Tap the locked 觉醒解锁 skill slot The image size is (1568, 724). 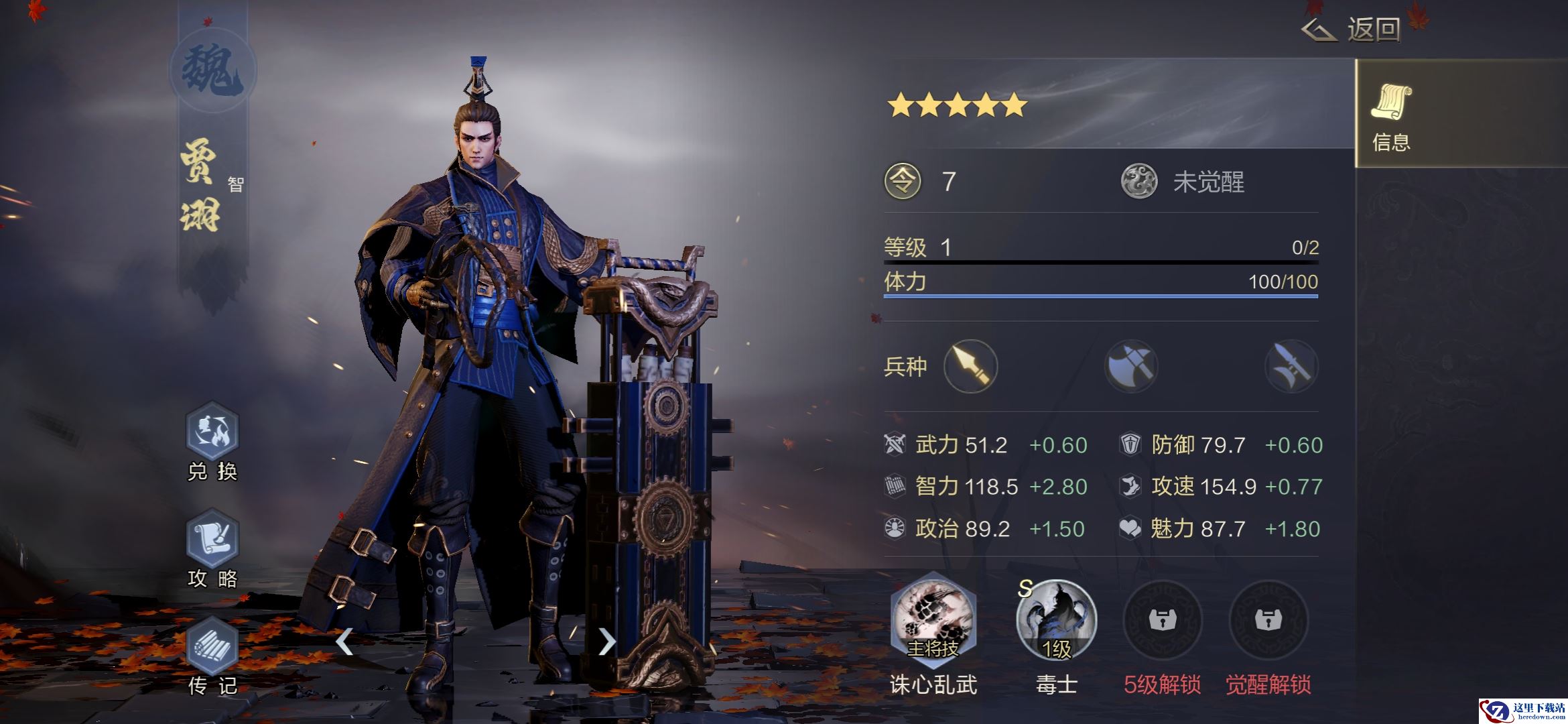click(1268, 621)
